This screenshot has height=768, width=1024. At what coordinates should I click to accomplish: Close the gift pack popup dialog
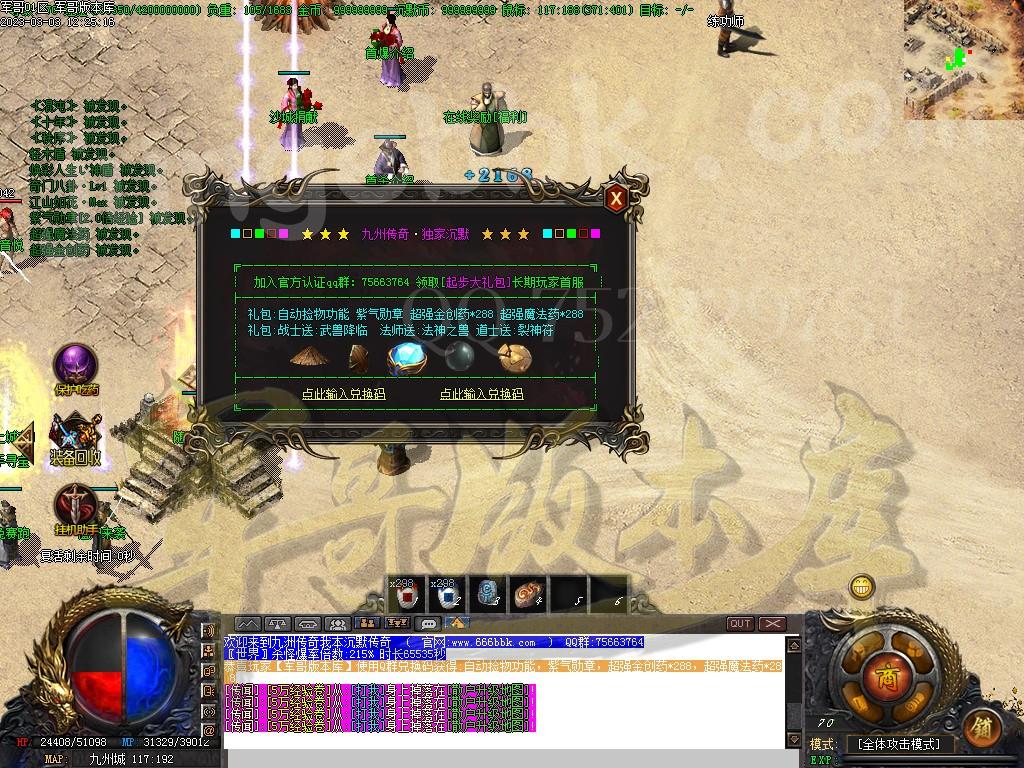[x=617, y=199]
